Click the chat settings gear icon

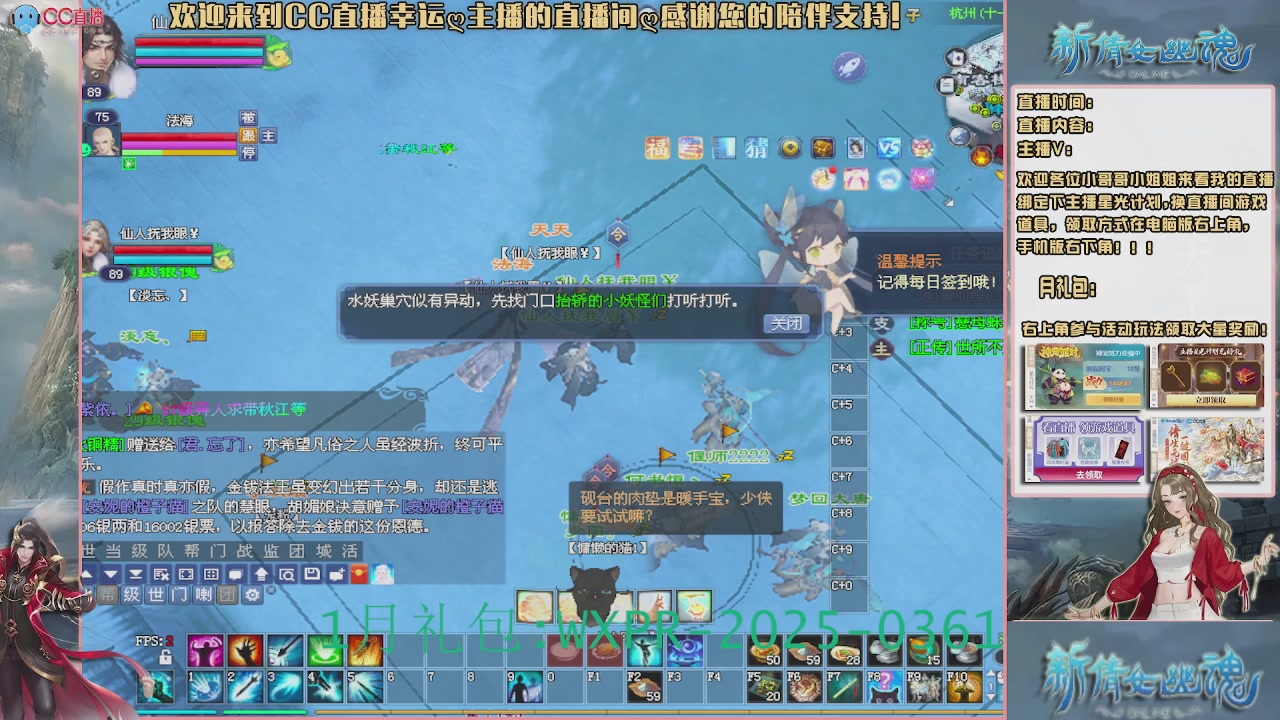(252, 597)
